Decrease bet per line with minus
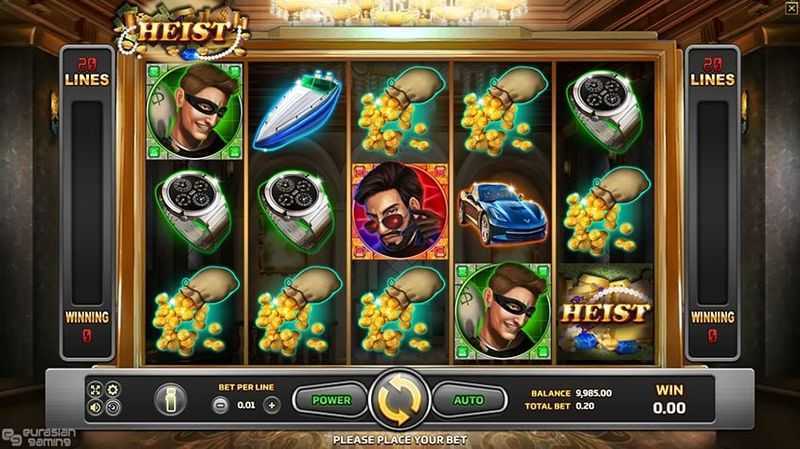This screenshot has width=800, height=449. pos(221,405)
